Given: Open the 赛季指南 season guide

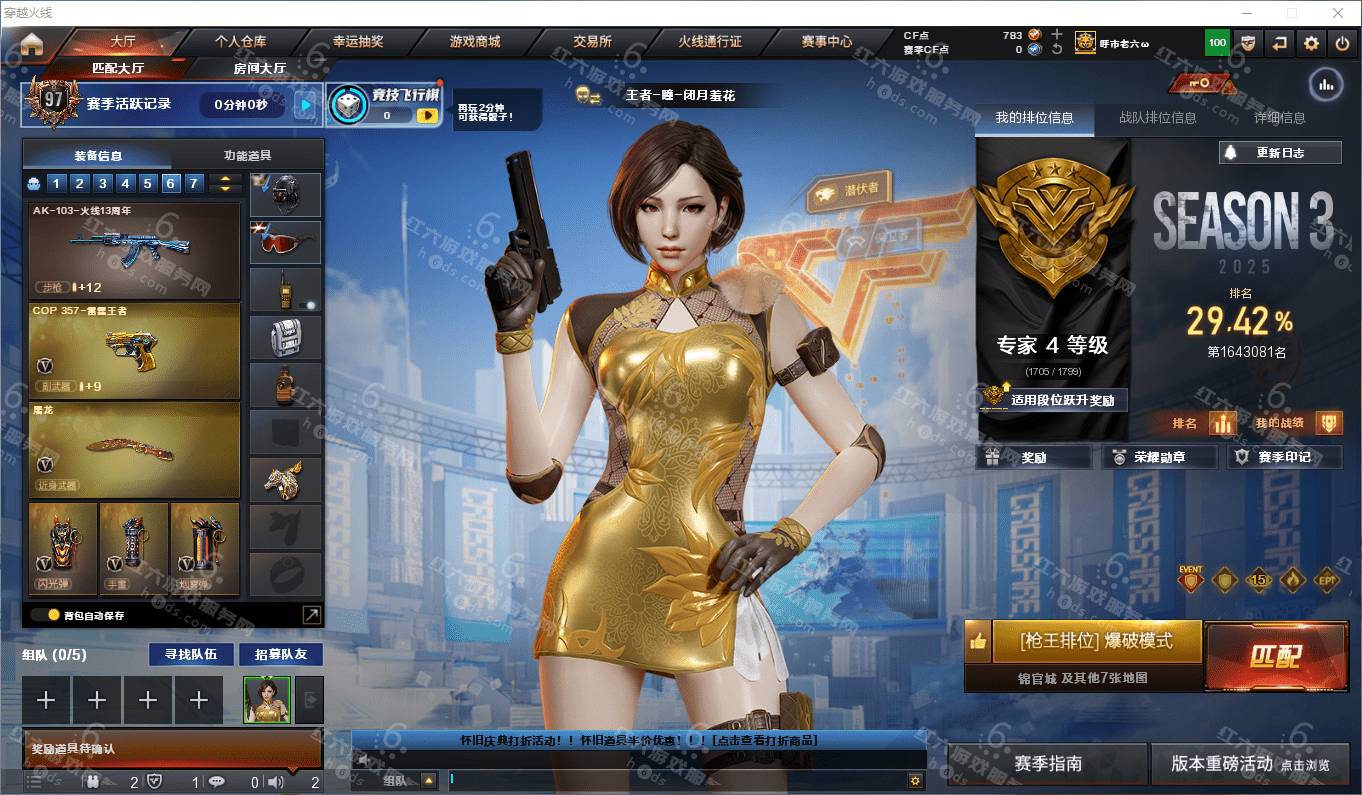Looking at the screenshot, I should (x=1047, y=763).
